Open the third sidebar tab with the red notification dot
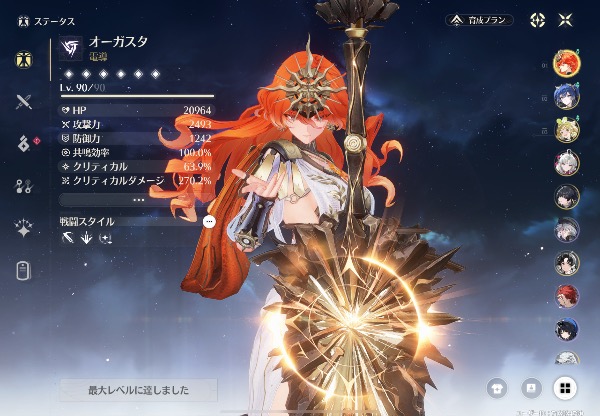This screenshot has height=416, width=600. point(24,144)
